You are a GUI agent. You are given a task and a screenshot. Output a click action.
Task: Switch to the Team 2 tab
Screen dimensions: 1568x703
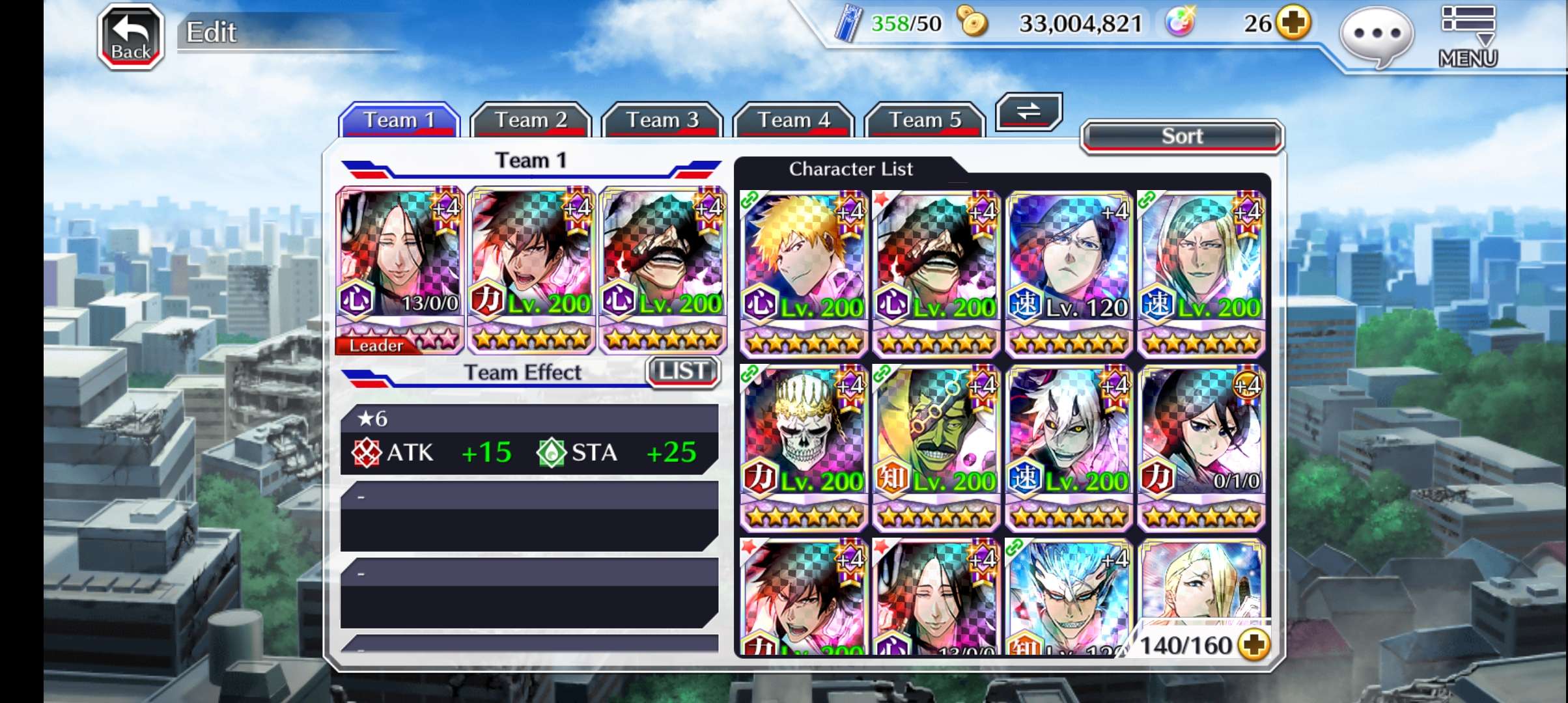point(531,120)
